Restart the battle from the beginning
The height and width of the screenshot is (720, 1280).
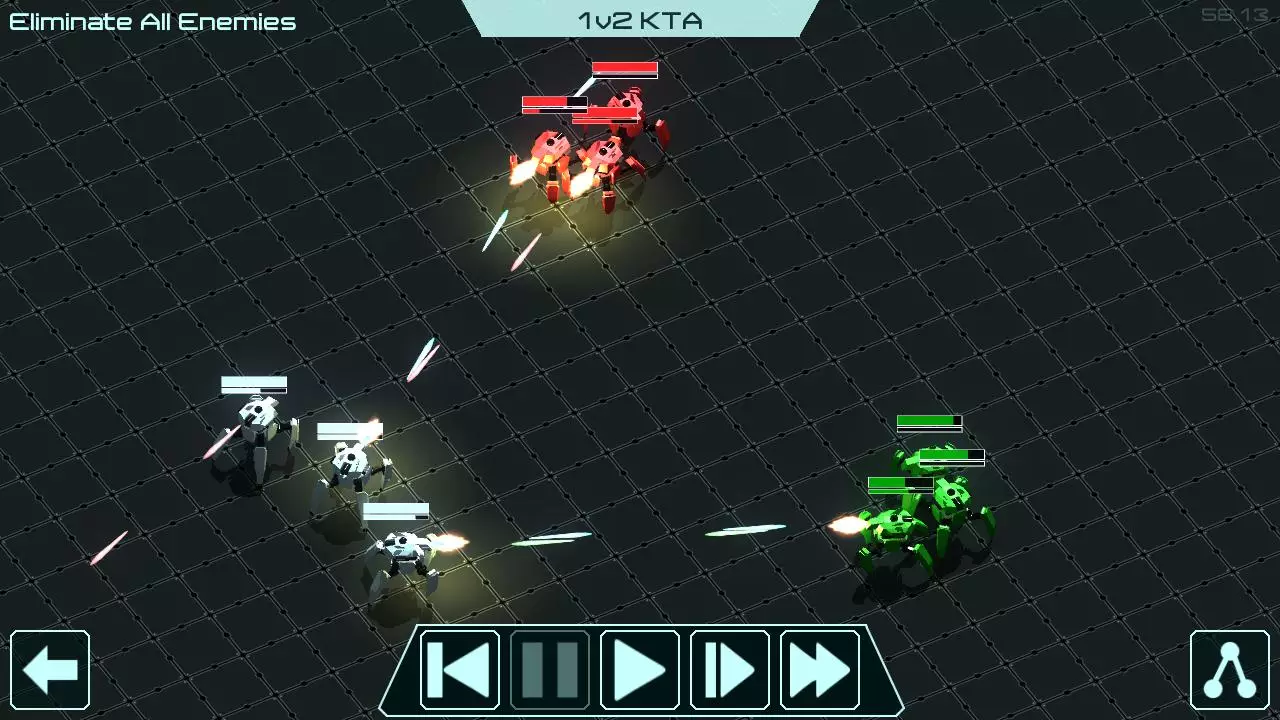click(459, 669)
